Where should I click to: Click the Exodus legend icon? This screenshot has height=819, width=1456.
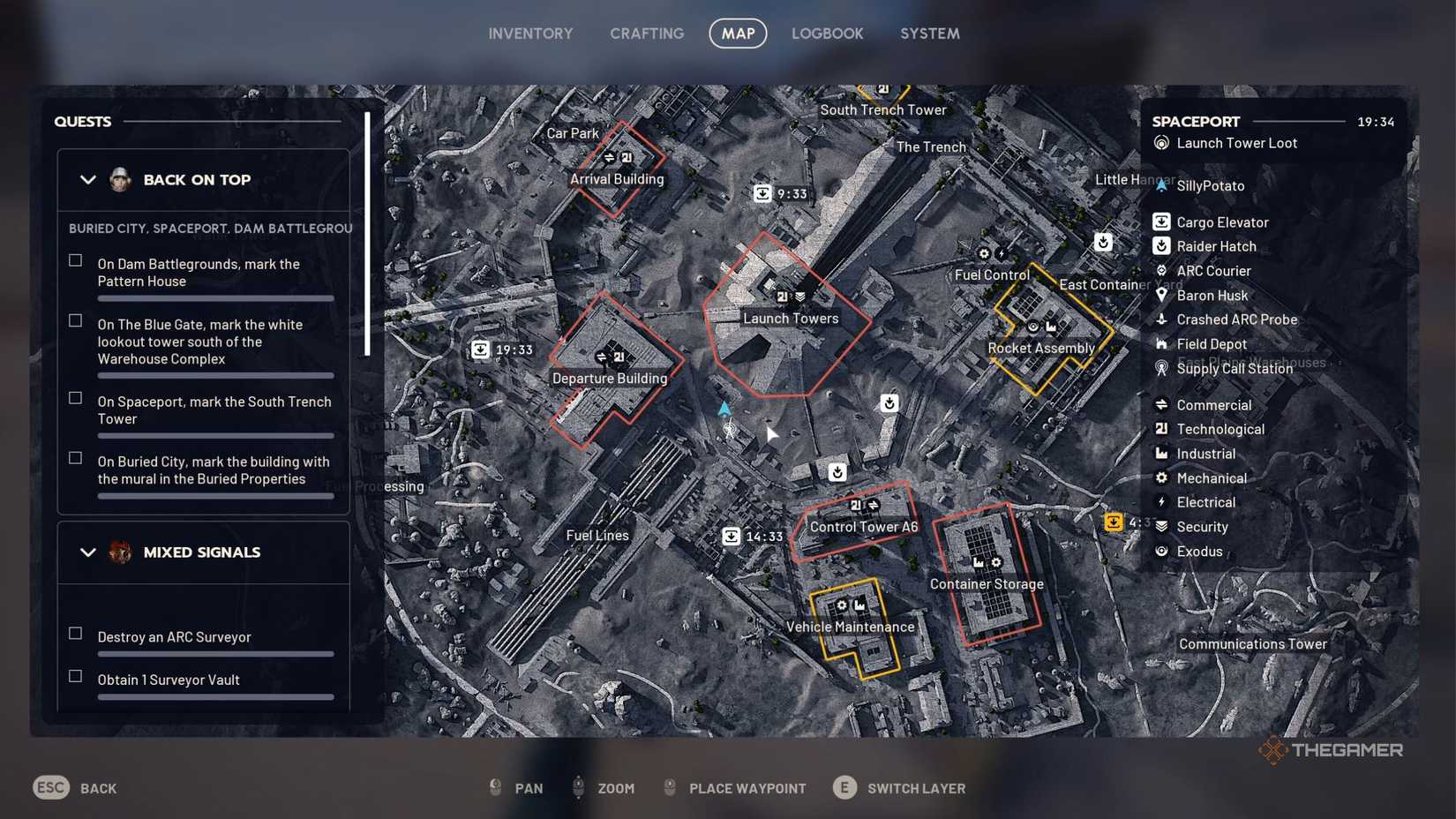point(1160,551)
